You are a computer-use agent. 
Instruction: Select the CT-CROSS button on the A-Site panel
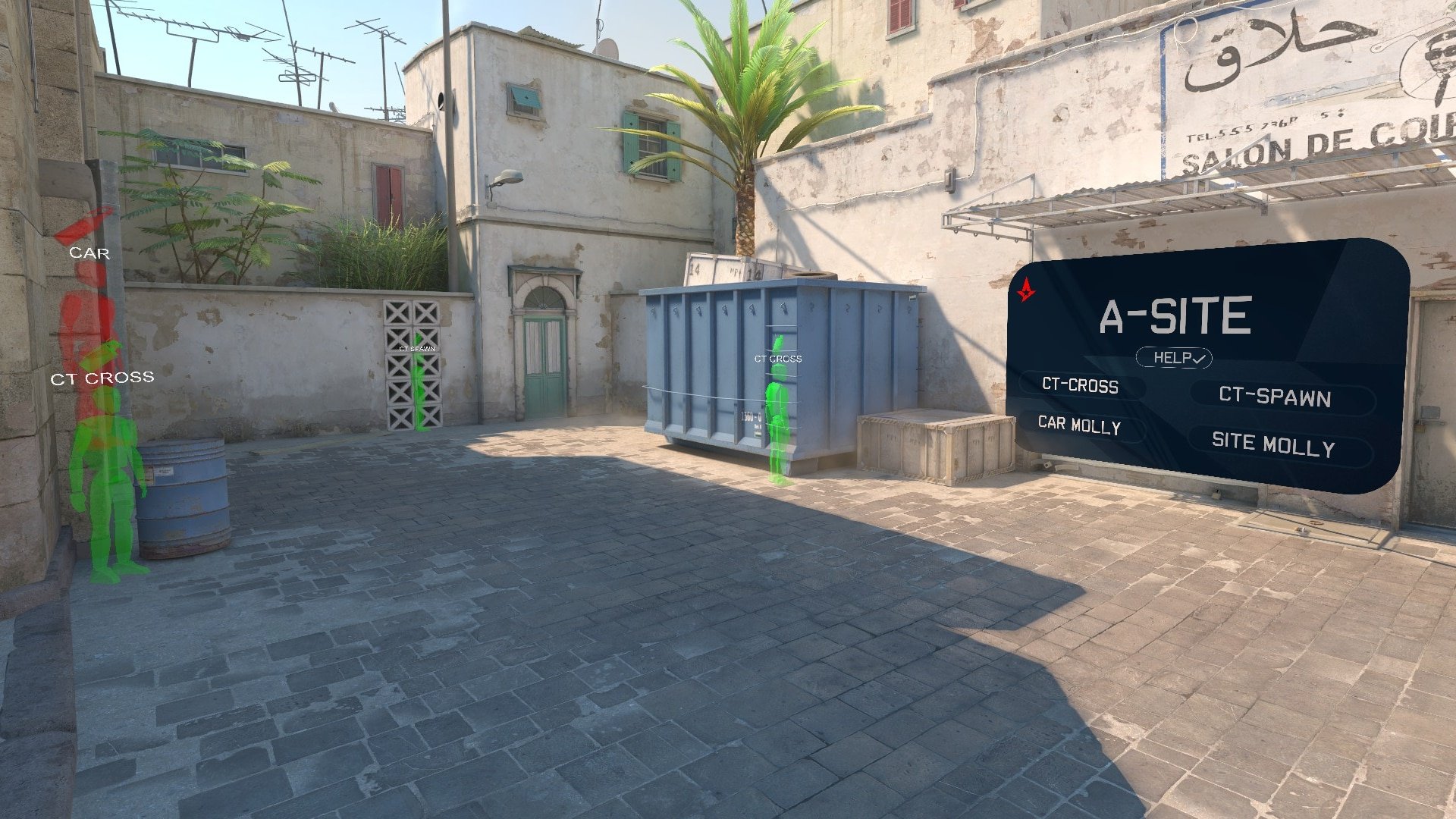coord(1080,385)
